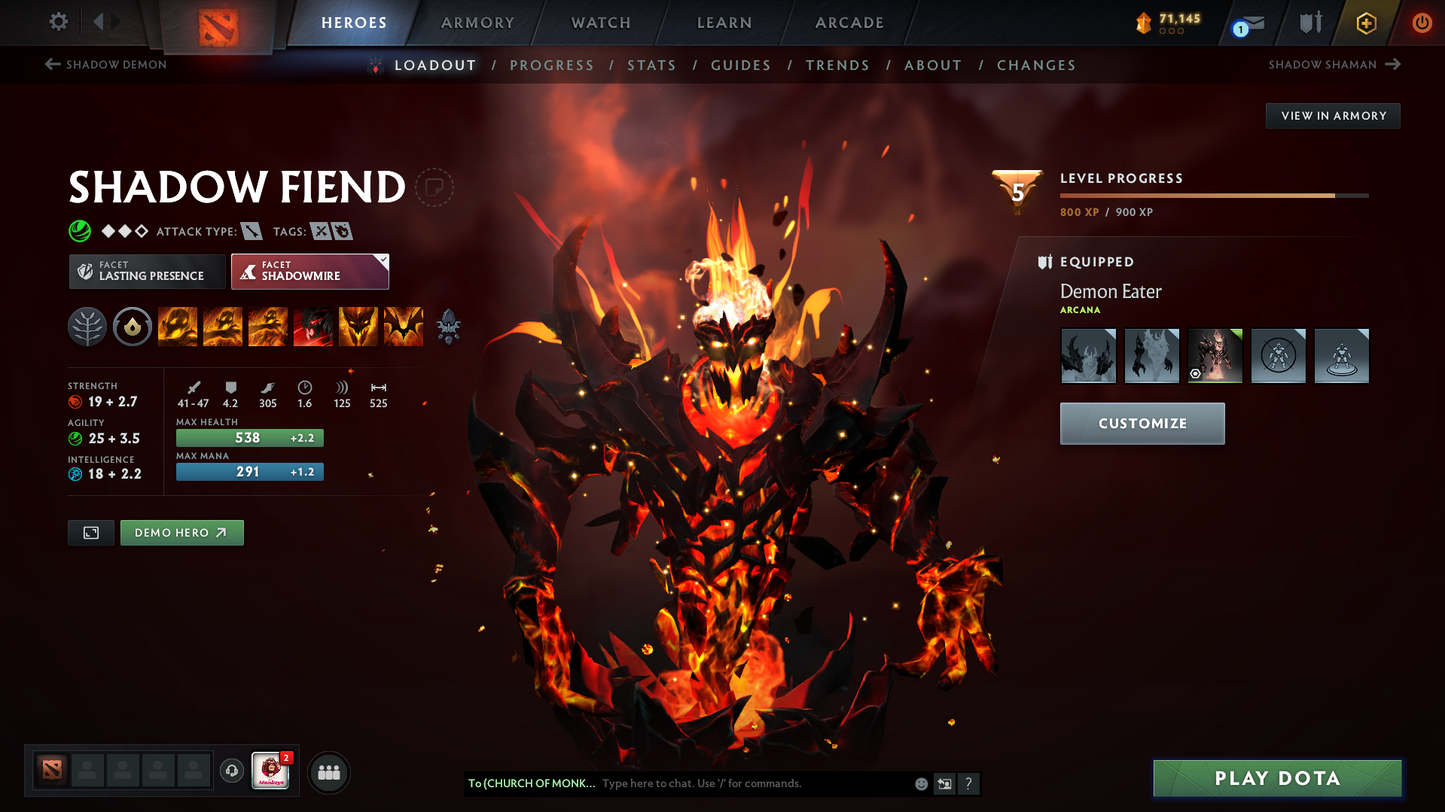Open the emoticon picker in the chat bar
The height and width of the screenshot is (812, 1445).
tap(920, 784)
